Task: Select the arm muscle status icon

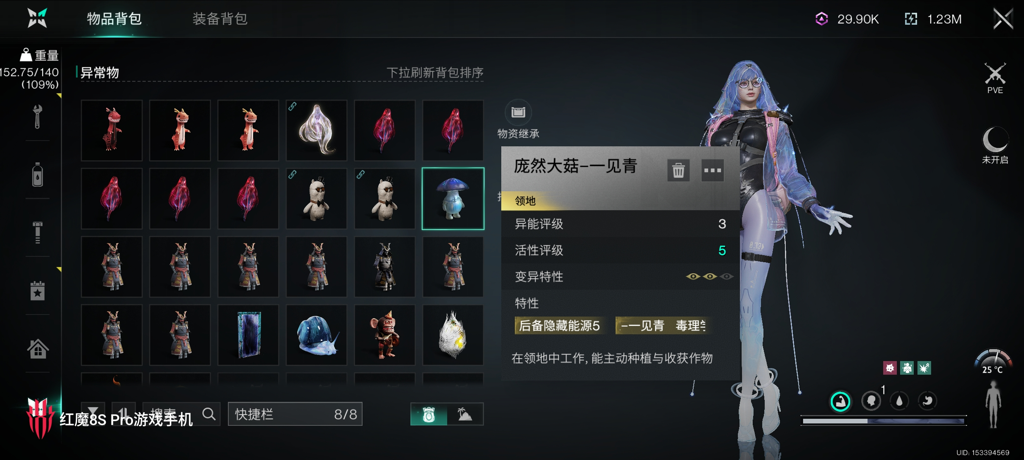Action: tap(840, 401)
